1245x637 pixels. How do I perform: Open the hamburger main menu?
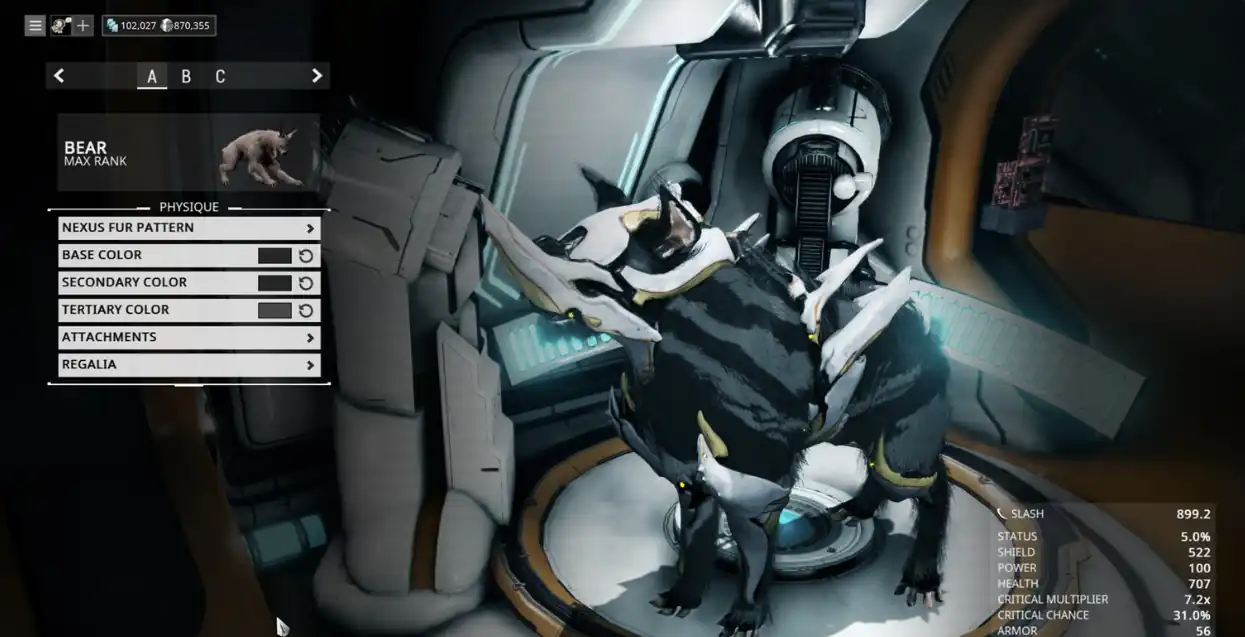click(x=35, y=26)
